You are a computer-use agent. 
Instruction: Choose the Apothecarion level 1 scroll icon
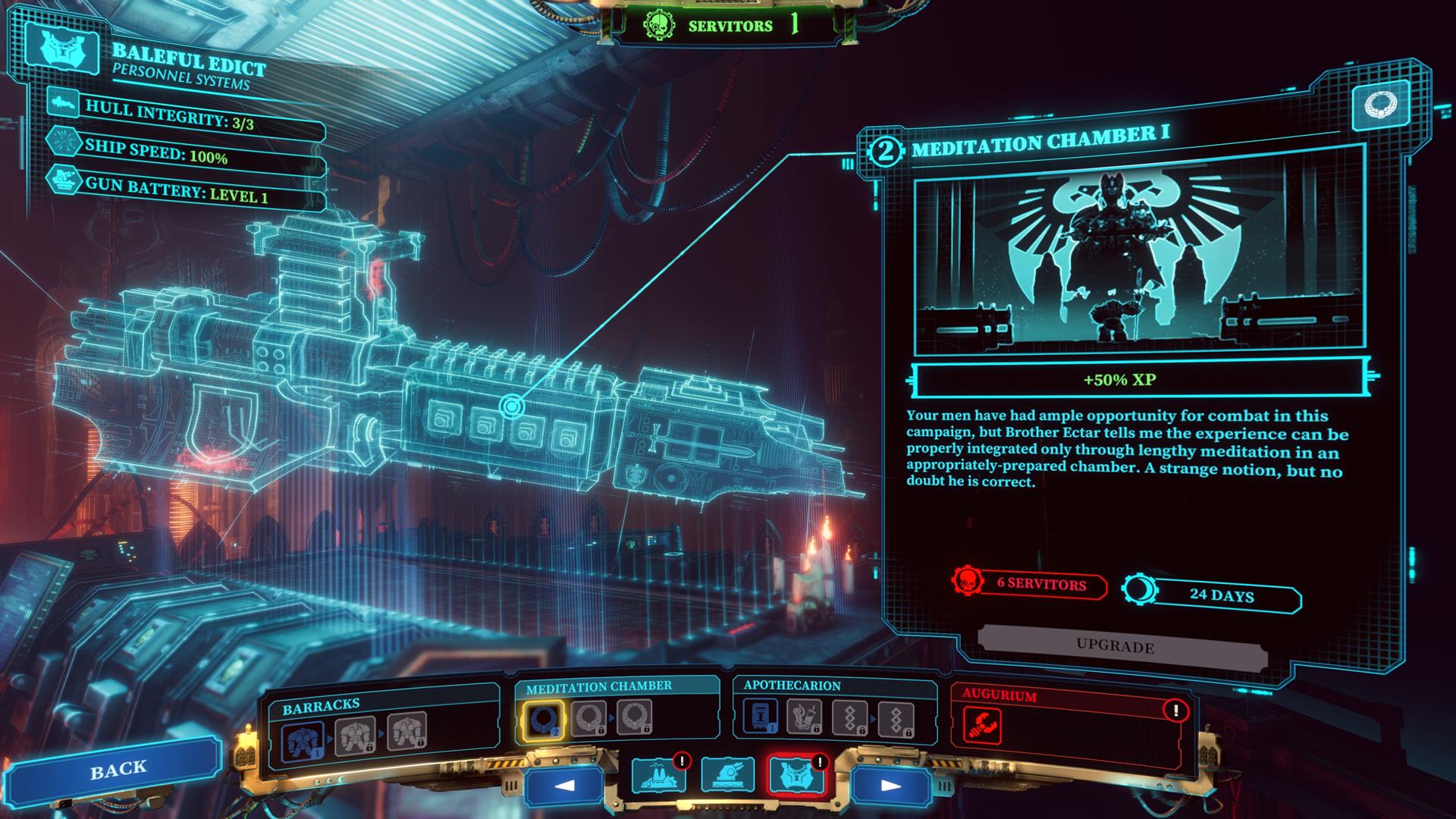759,717
